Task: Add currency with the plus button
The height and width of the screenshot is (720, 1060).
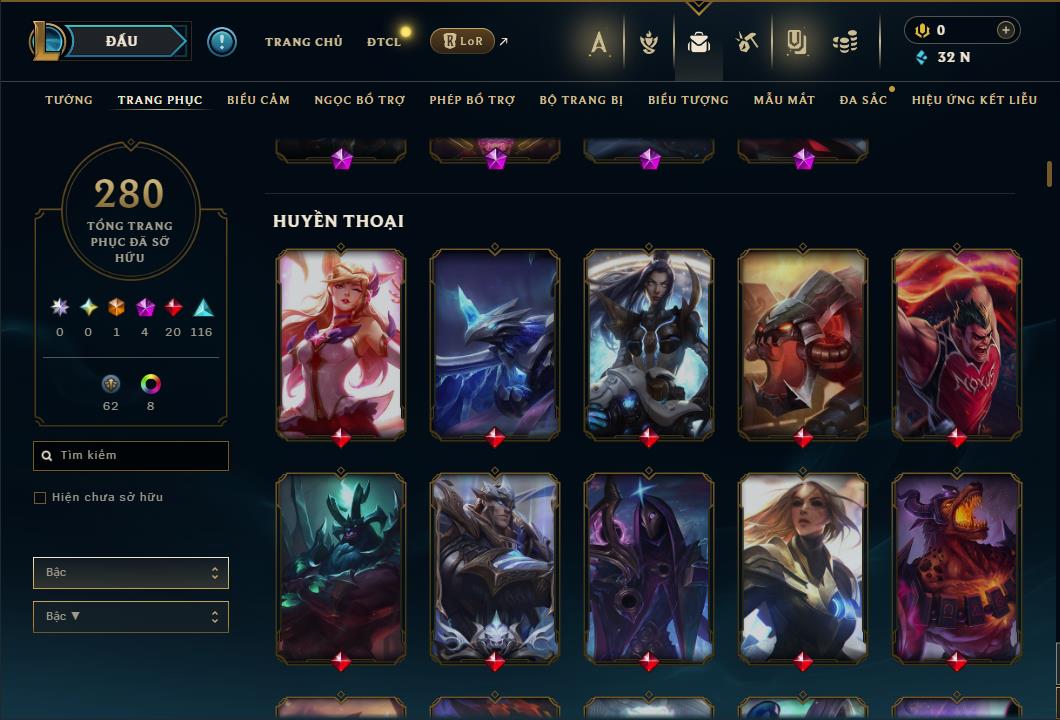Action: coord(1005,30)
